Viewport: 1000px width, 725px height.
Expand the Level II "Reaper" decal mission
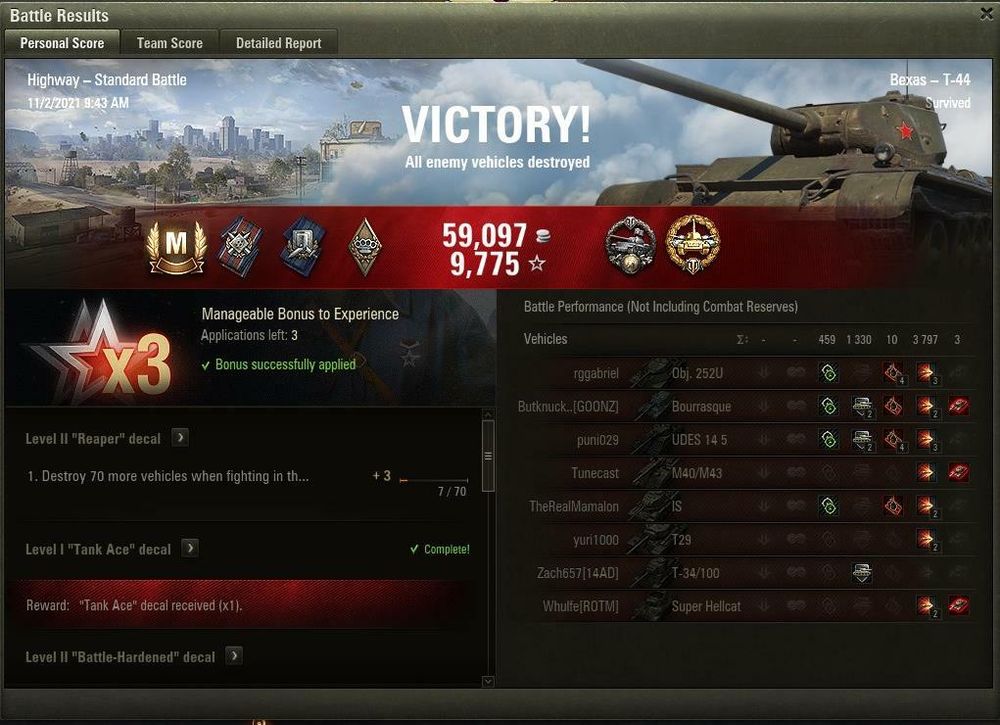click(x=180, y=438)
